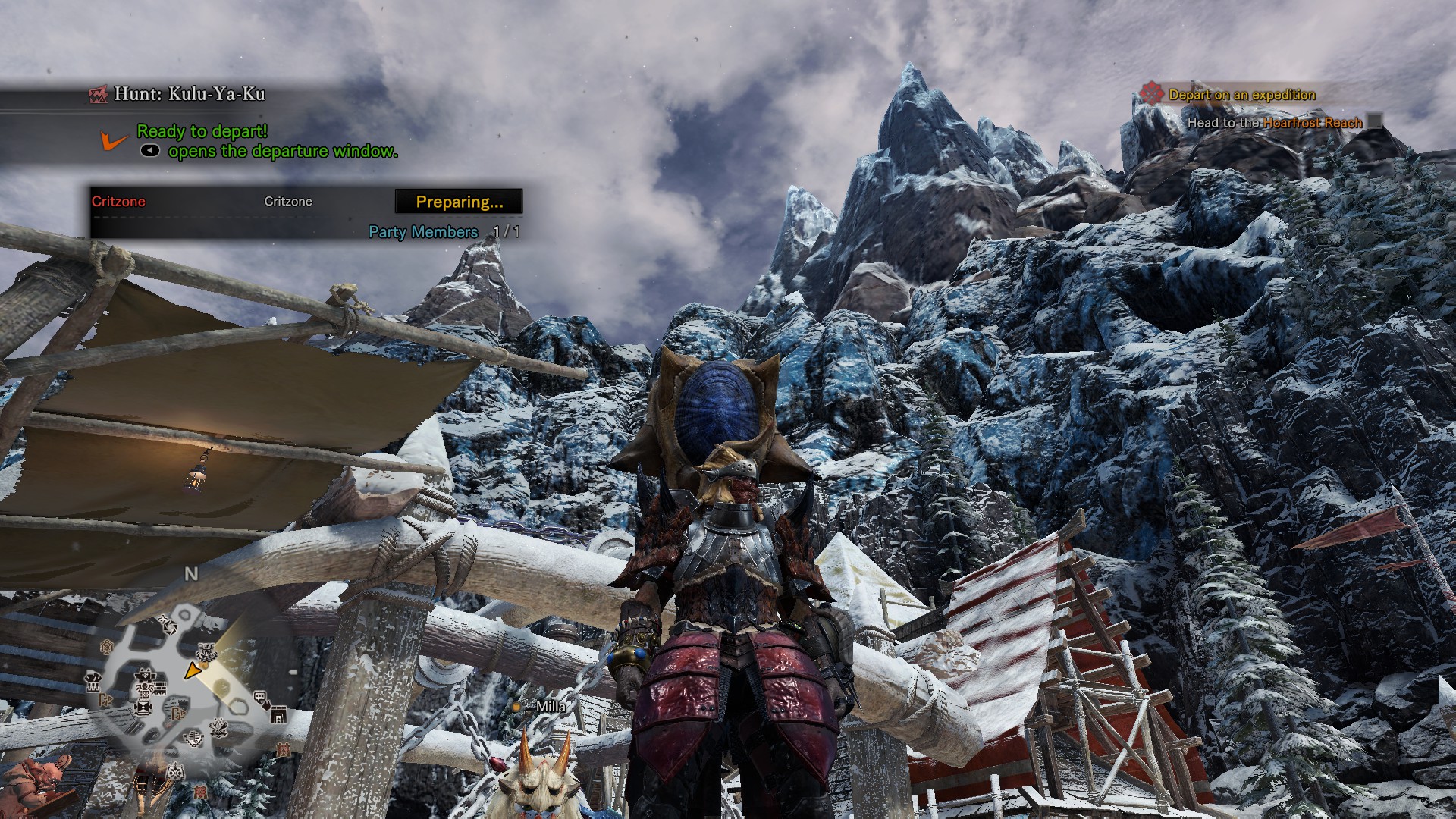Click the yellow Preparing... status box
1456x819 pixels.
(459, 202)
